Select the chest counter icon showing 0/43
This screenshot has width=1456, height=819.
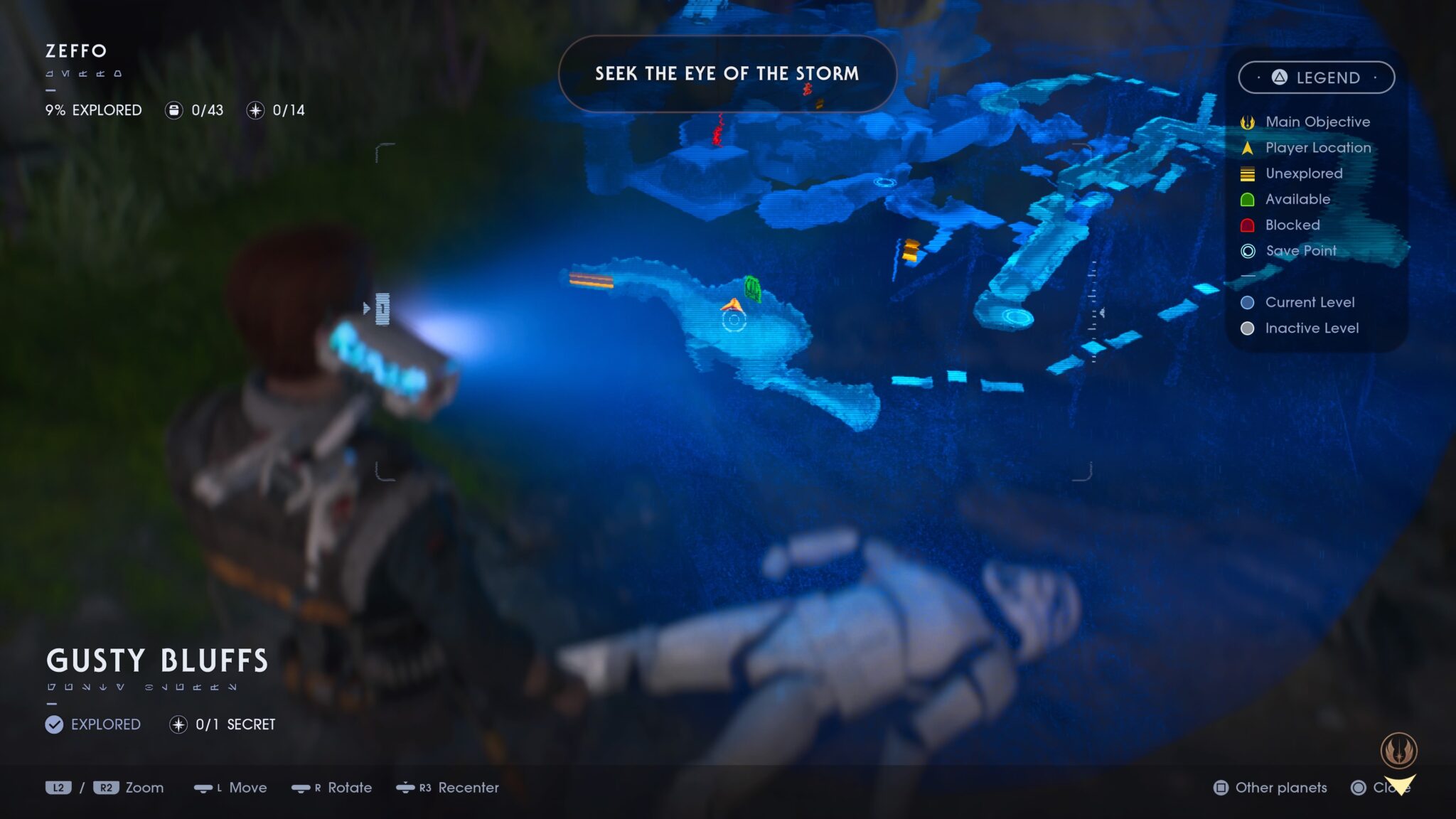tap(174, 110)
